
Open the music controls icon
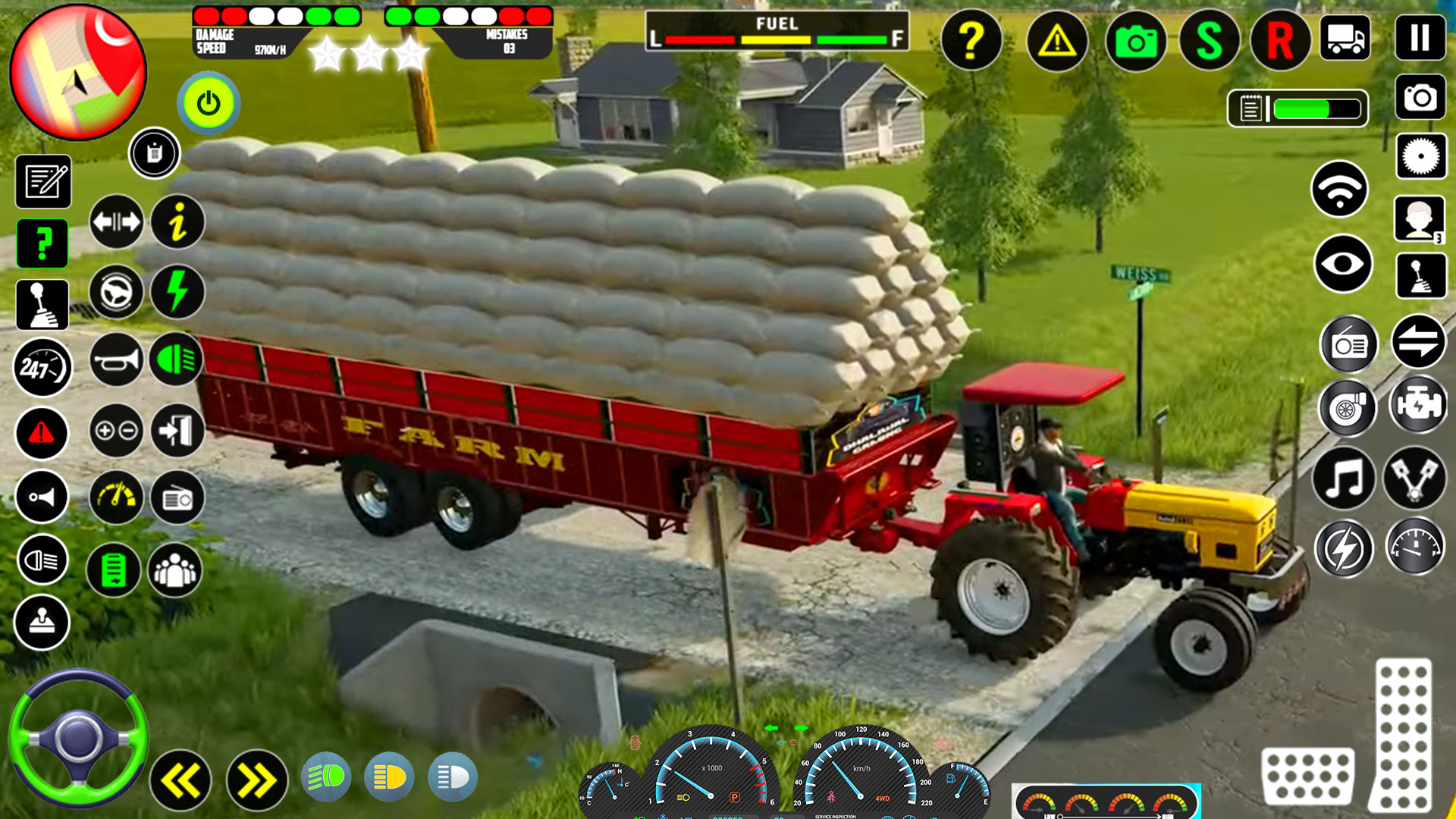[x=1346, y=476]
